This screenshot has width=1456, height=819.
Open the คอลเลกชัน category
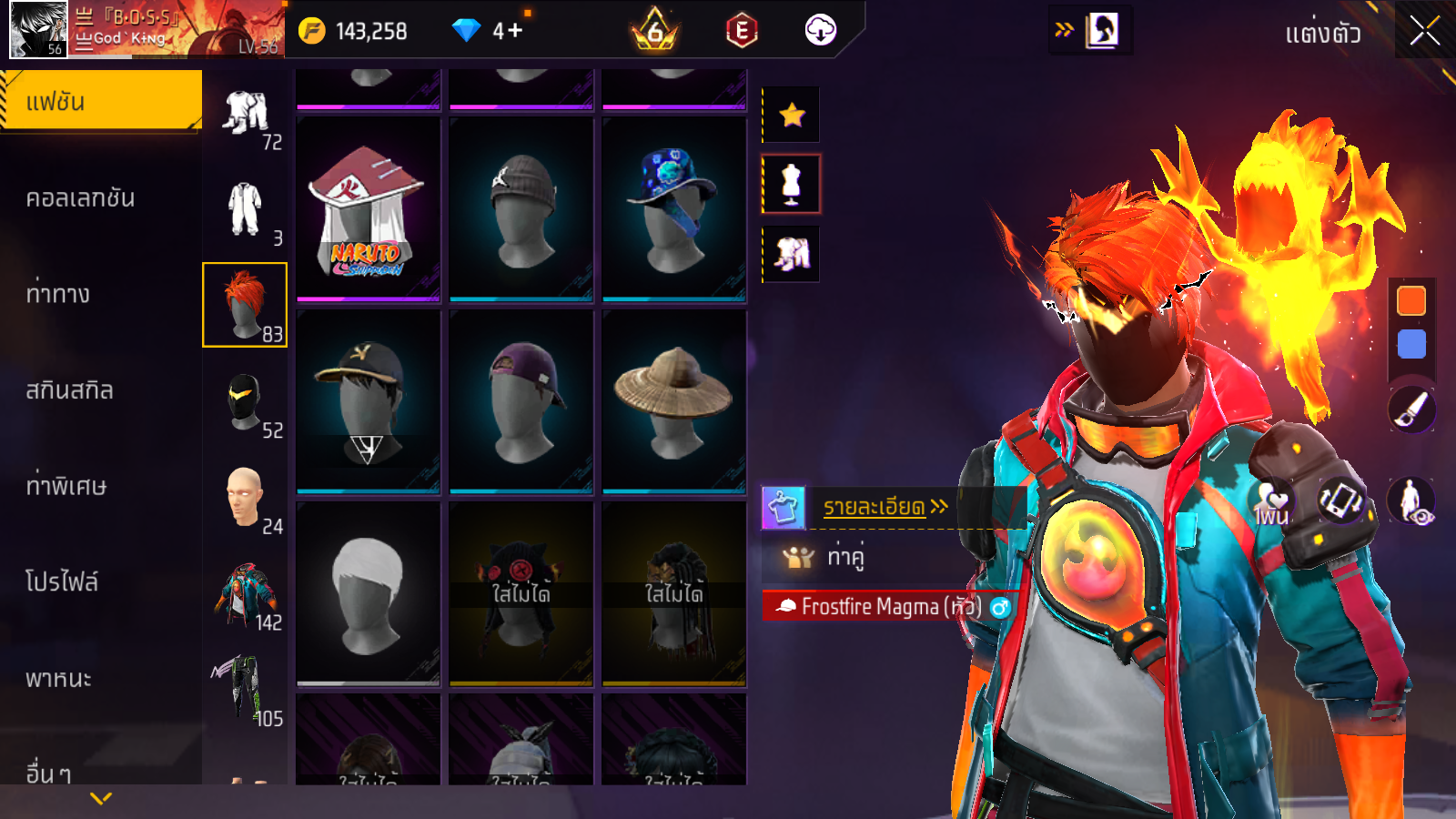tap(80, 198)
